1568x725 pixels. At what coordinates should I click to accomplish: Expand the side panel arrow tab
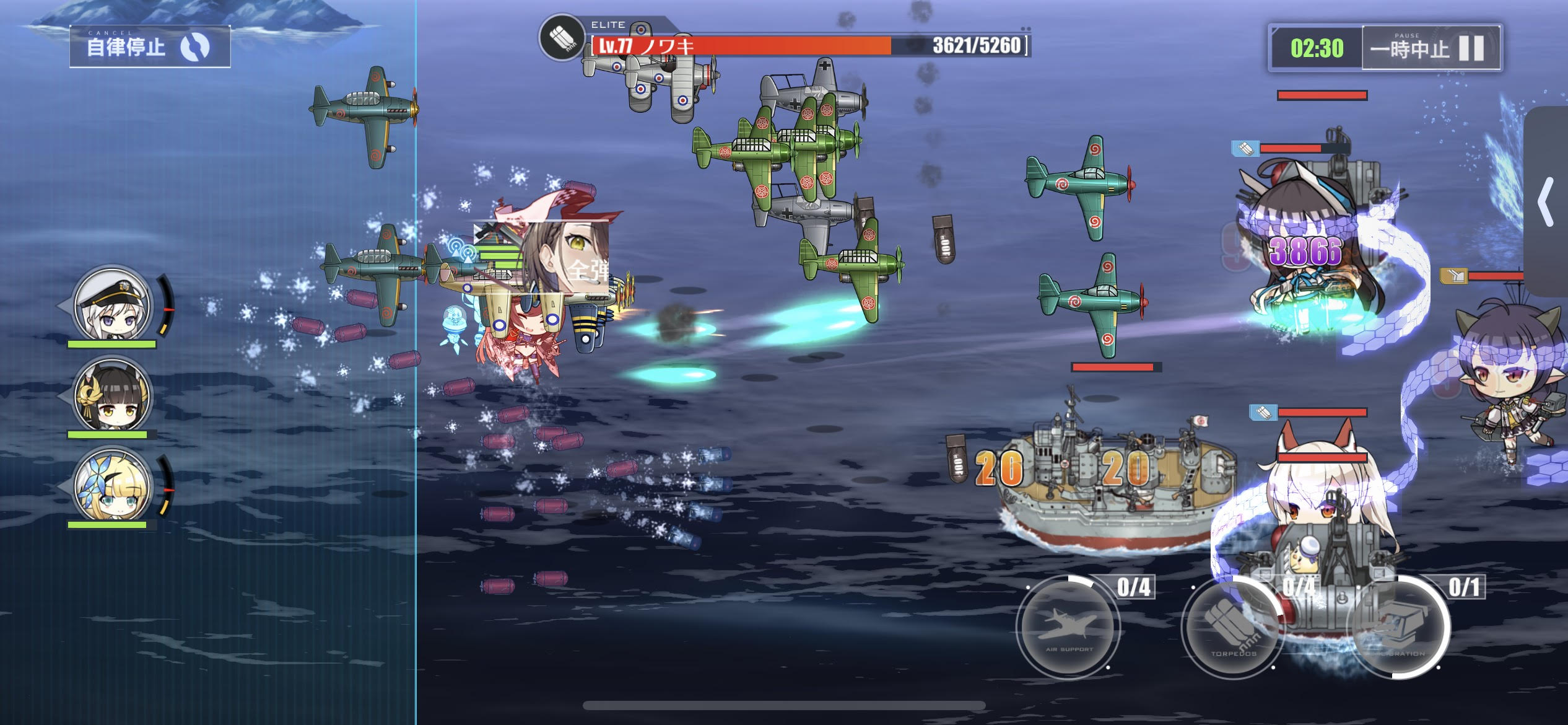click(x=1546, y=202)
